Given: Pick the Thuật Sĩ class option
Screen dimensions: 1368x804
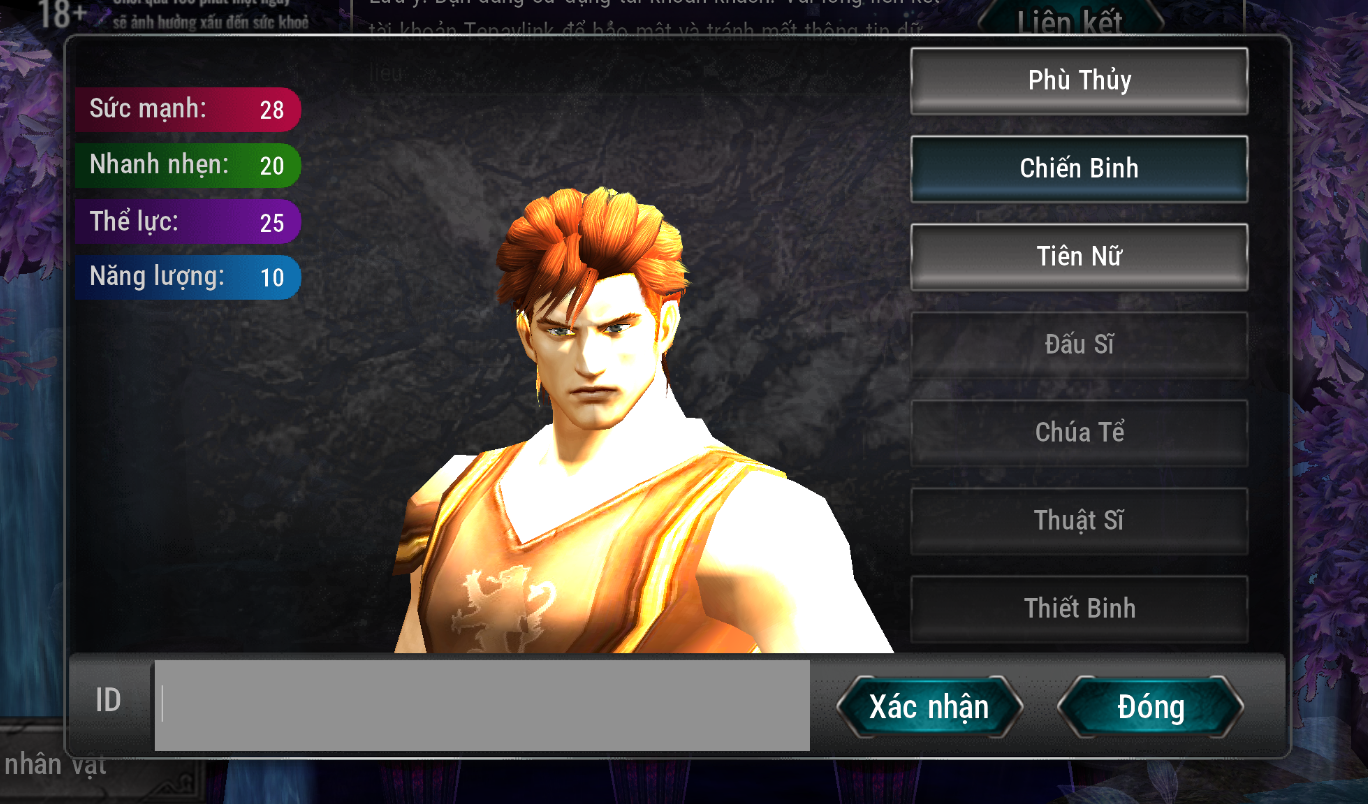Looking at the screenshot, I should pyautogui.click(x=1079, y=521).
